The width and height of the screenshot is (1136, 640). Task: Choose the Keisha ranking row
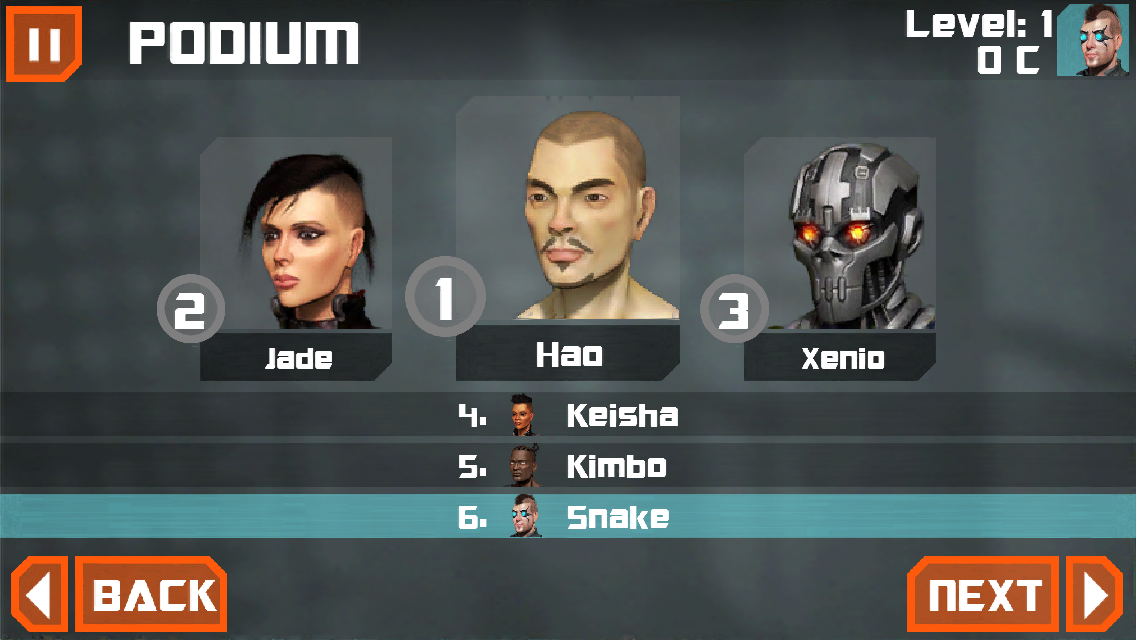[568, 415]
